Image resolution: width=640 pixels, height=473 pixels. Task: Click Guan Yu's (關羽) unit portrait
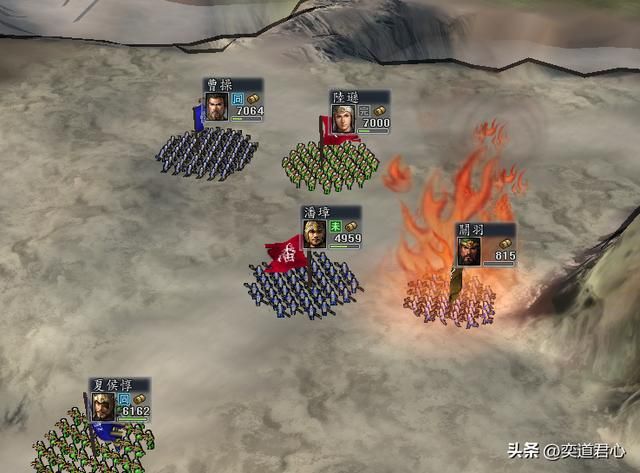point(469,252)
